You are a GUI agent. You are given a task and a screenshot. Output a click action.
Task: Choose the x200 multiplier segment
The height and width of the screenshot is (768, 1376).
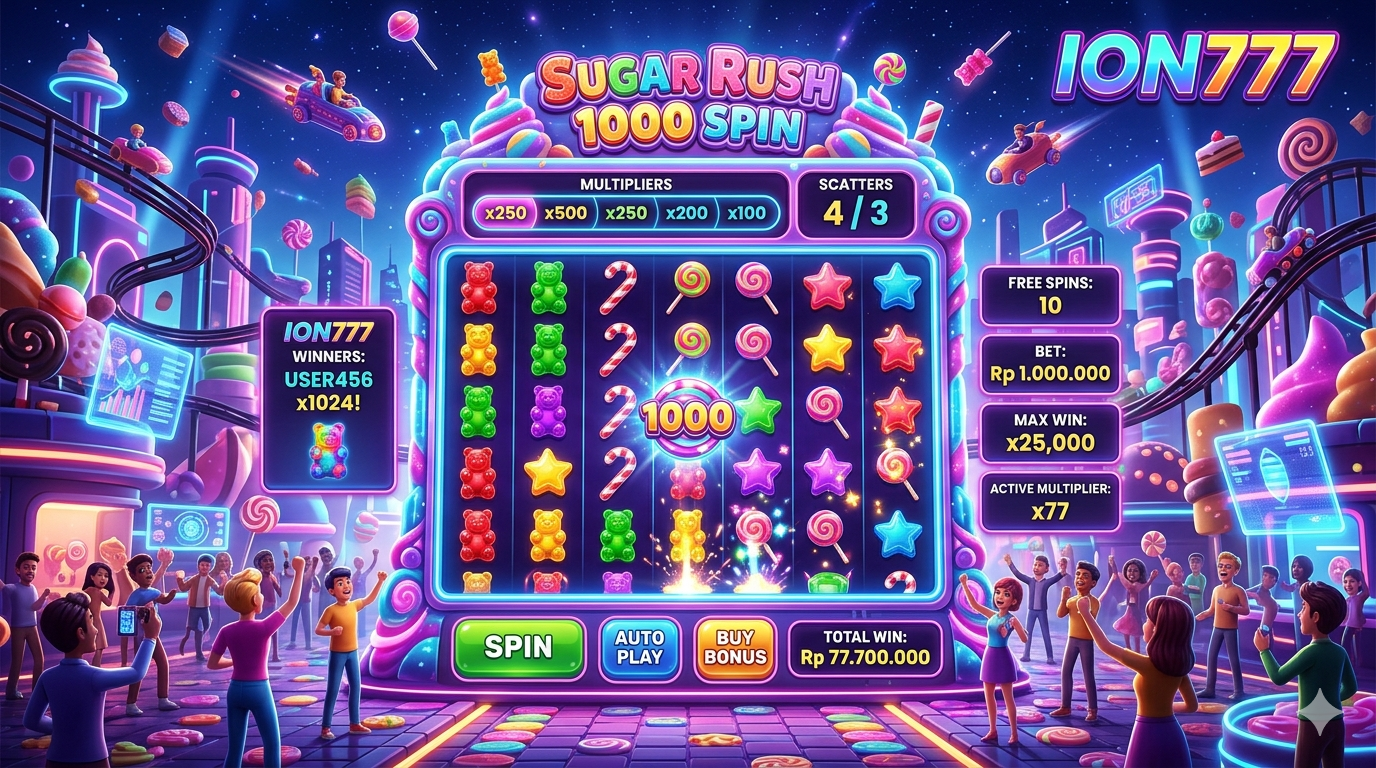pyautogui.click(x=686, y=213)
